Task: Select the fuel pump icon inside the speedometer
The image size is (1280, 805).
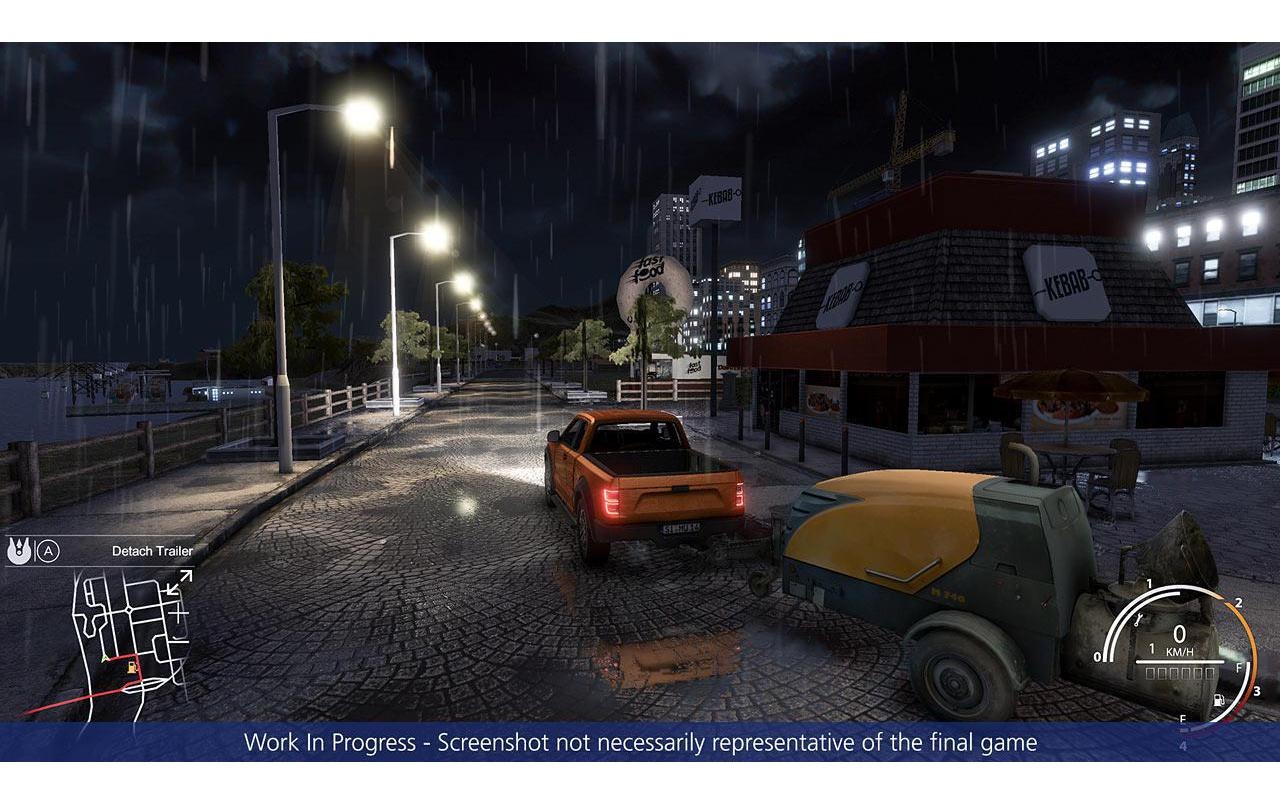Action: pos(1219,700)
